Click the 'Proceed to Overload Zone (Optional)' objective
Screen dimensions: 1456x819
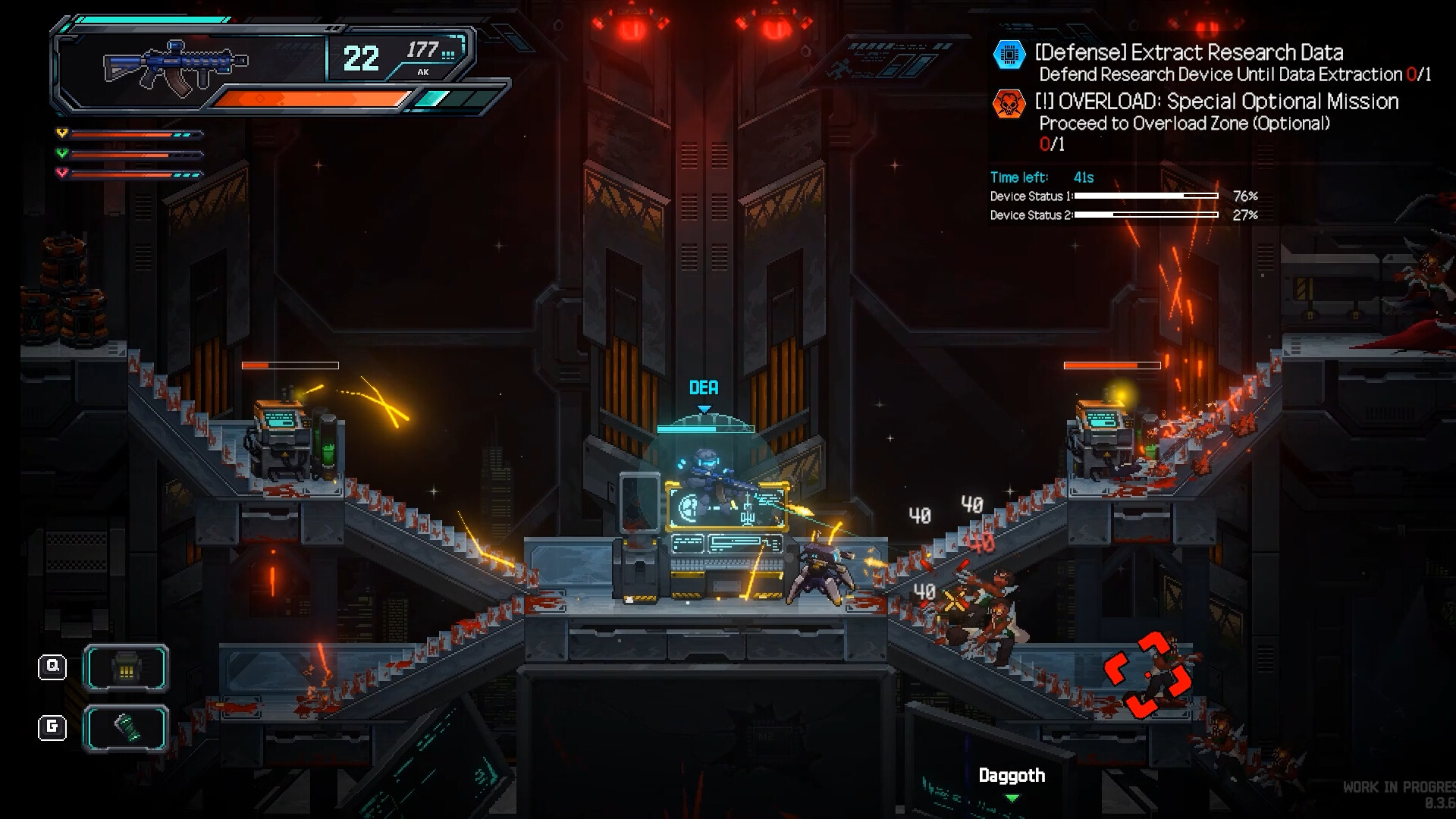(1183, 124)
